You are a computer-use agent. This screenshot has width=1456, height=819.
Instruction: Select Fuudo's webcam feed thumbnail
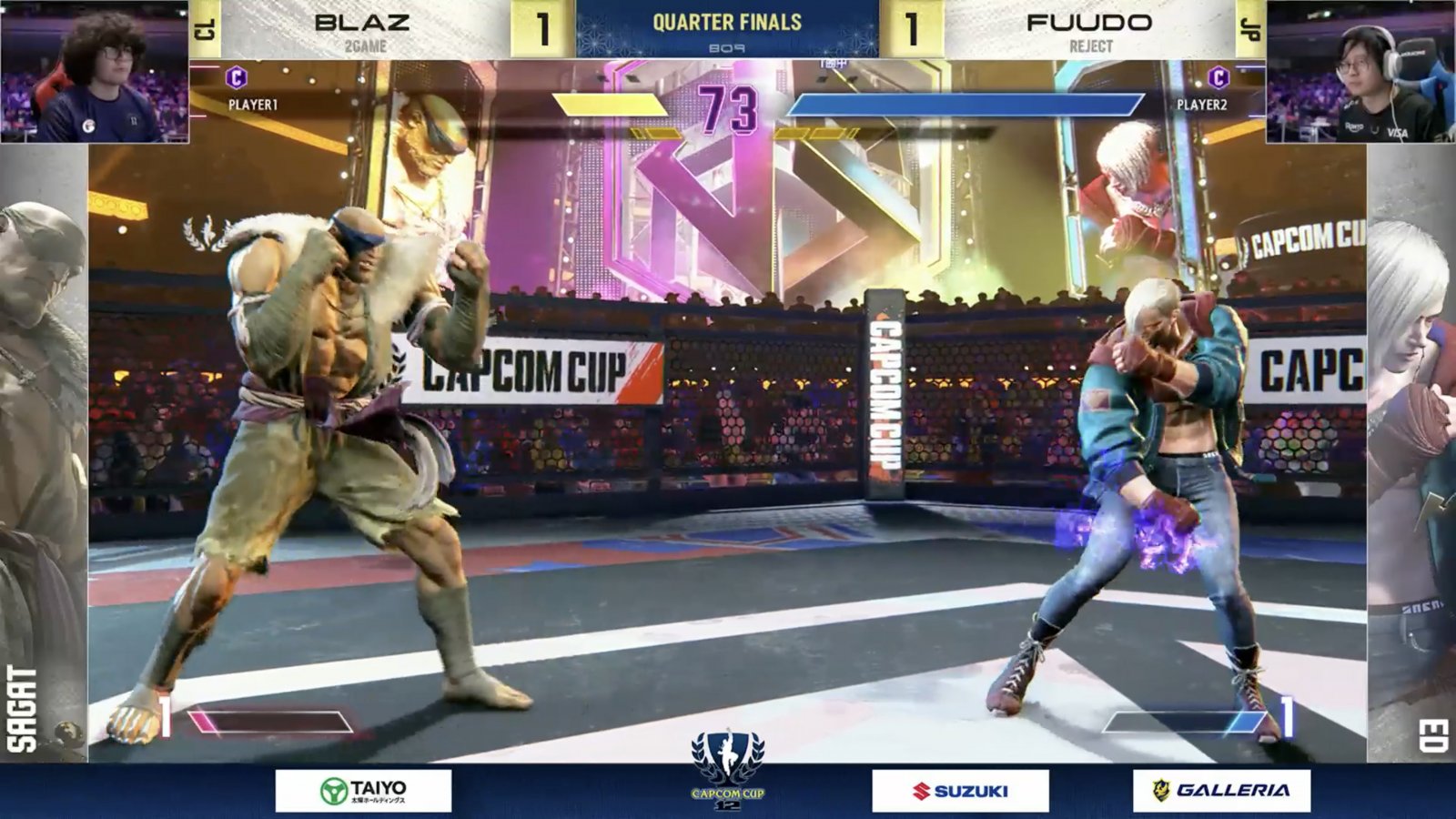1360,71
